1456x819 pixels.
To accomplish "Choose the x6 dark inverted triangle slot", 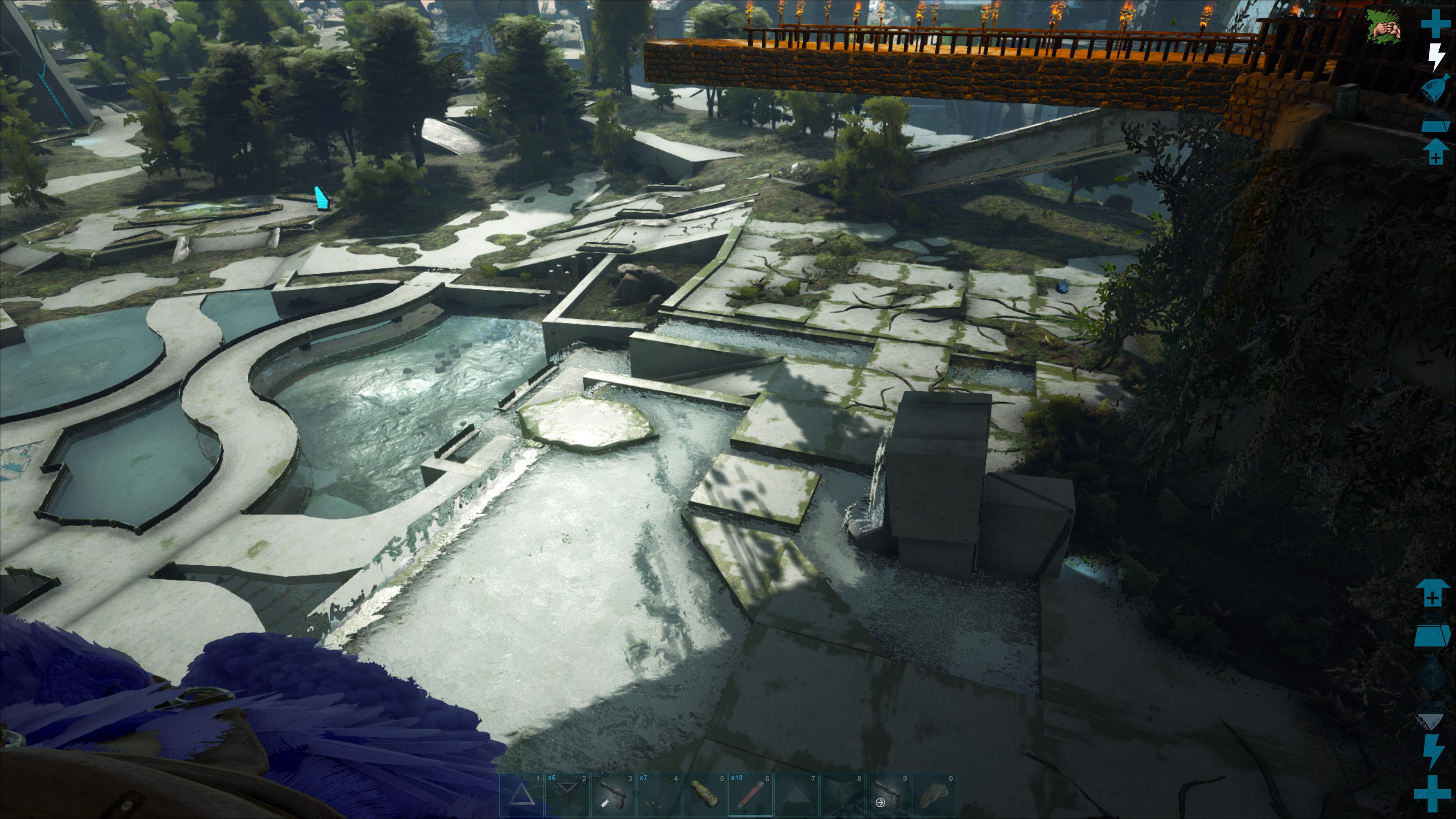I will (568, 795).
